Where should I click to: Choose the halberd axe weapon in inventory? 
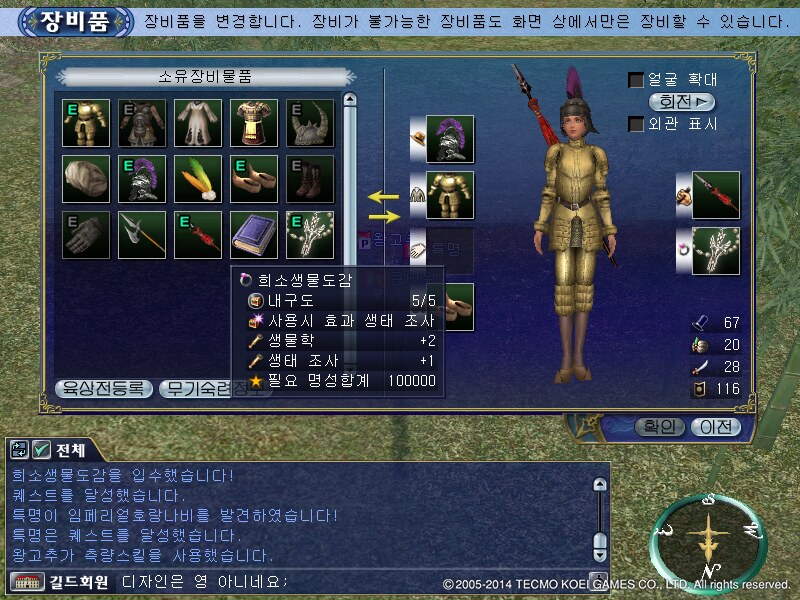tap(142, 235)
